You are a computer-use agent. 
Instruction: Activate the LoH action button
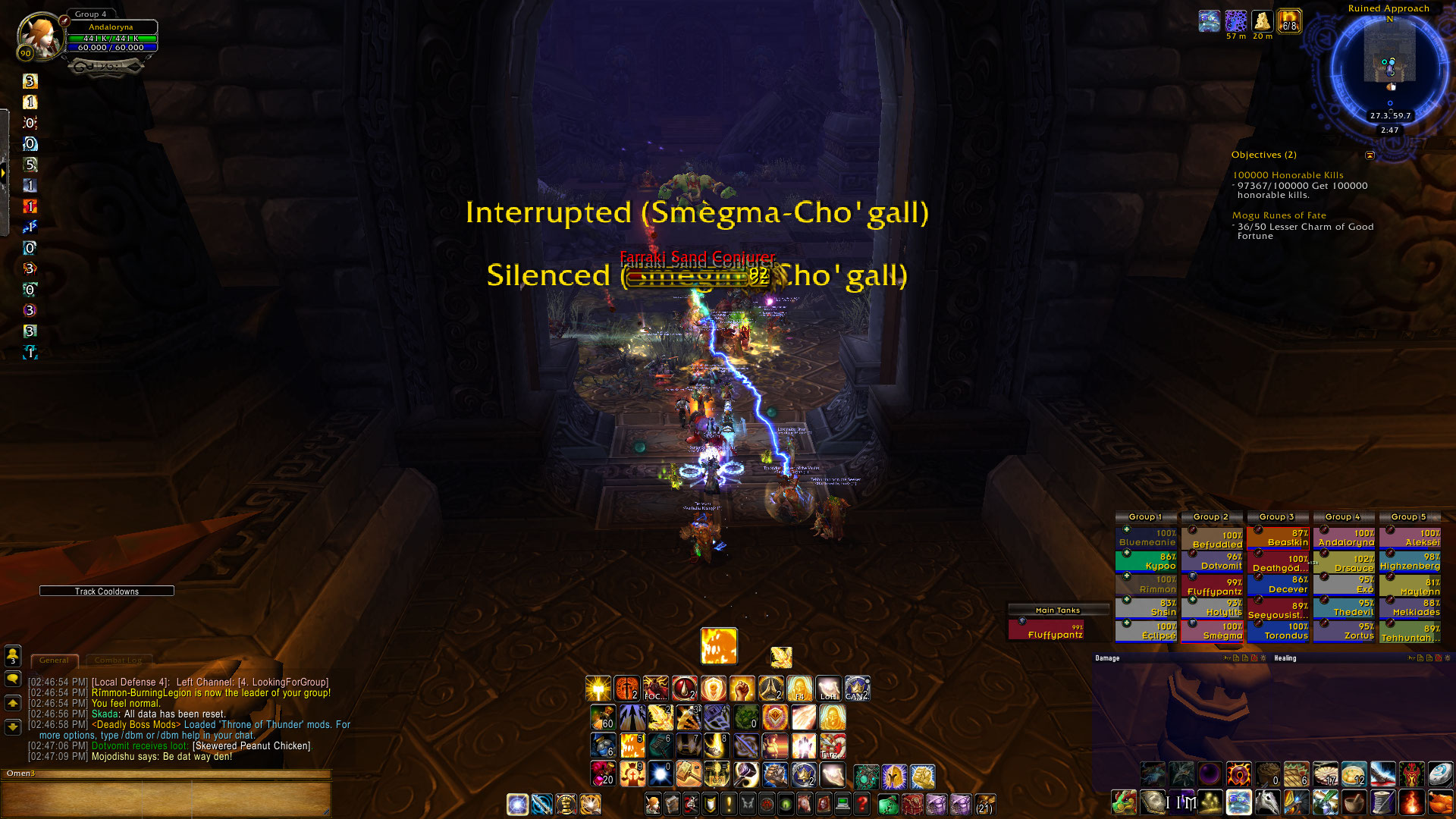(x=828, y=689)
